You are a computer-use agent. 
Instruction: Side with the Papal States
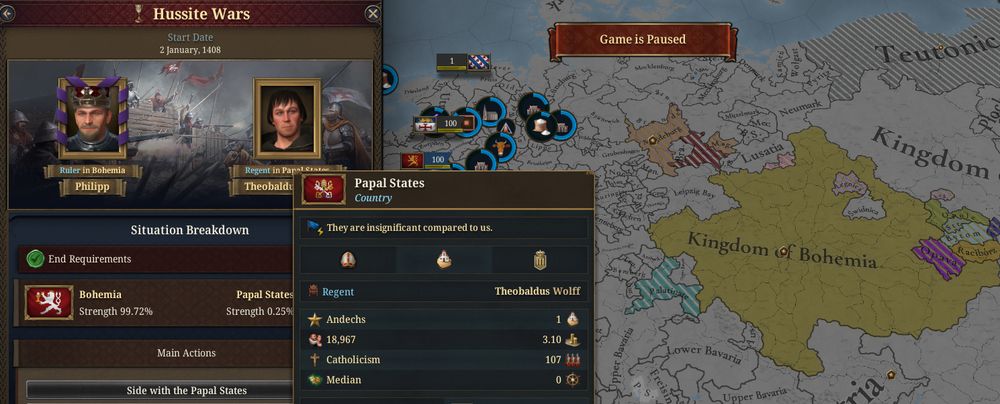pos(188,390)
